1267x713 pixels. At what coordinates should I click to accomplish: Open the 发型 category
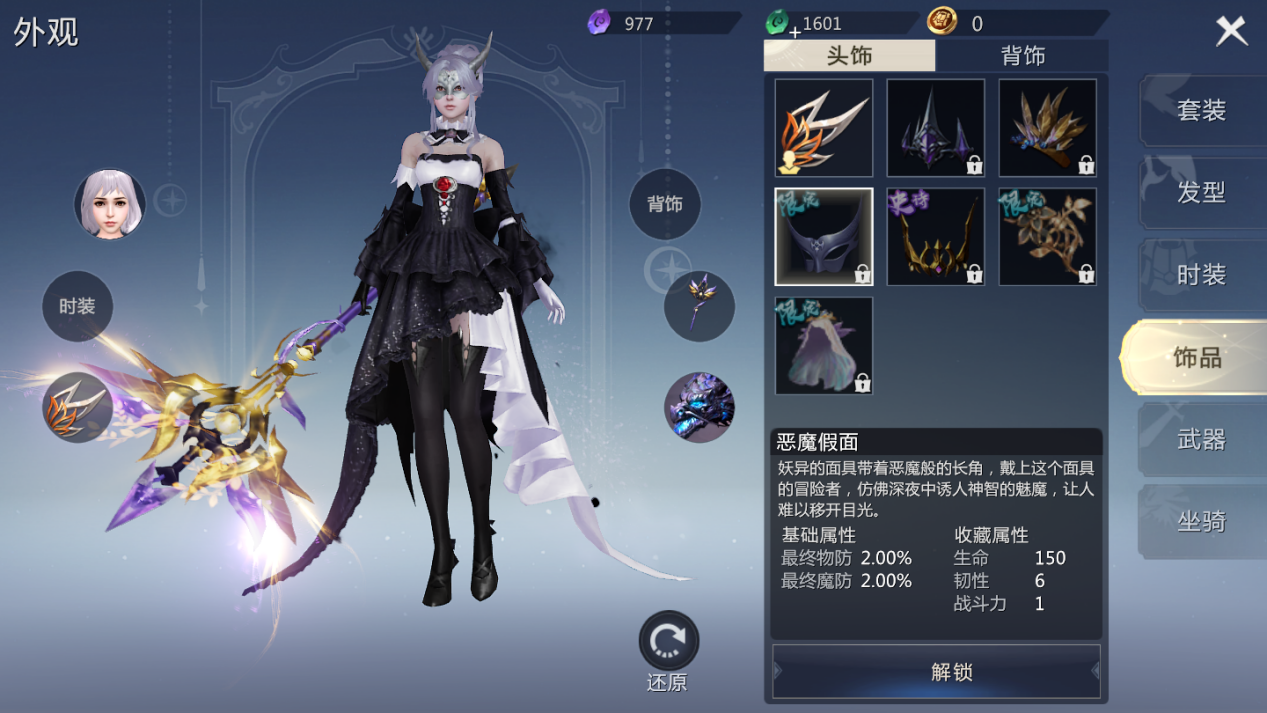1201,192
